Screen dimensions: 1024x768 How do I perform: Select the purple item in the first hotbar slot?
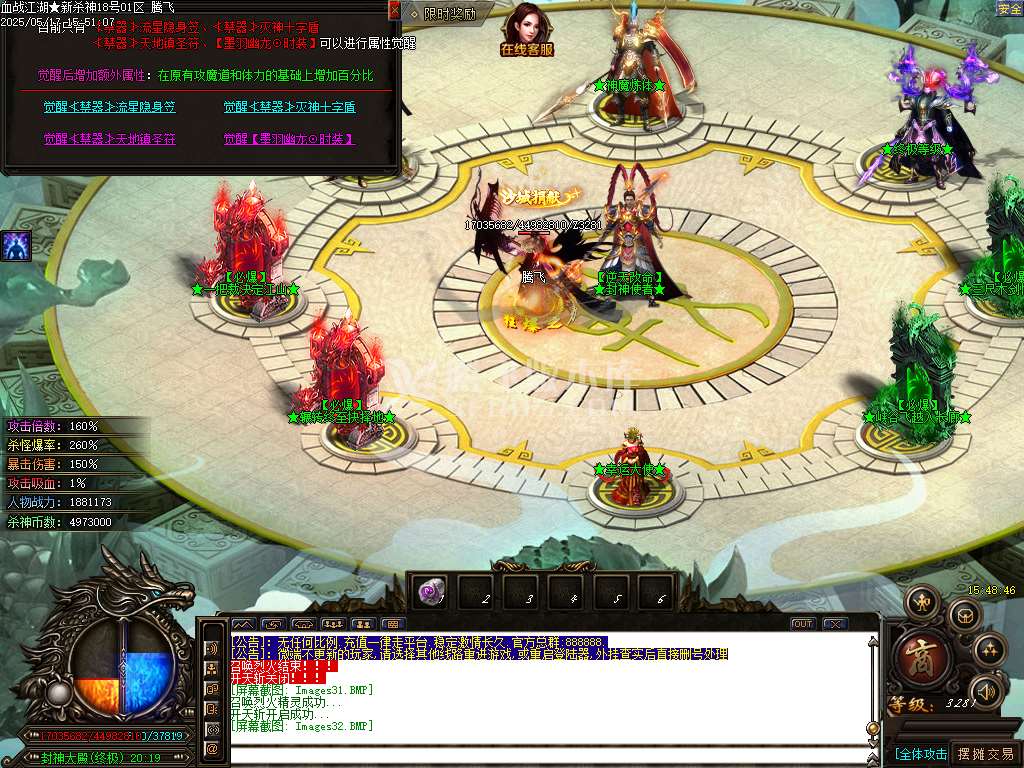(432, 593)
